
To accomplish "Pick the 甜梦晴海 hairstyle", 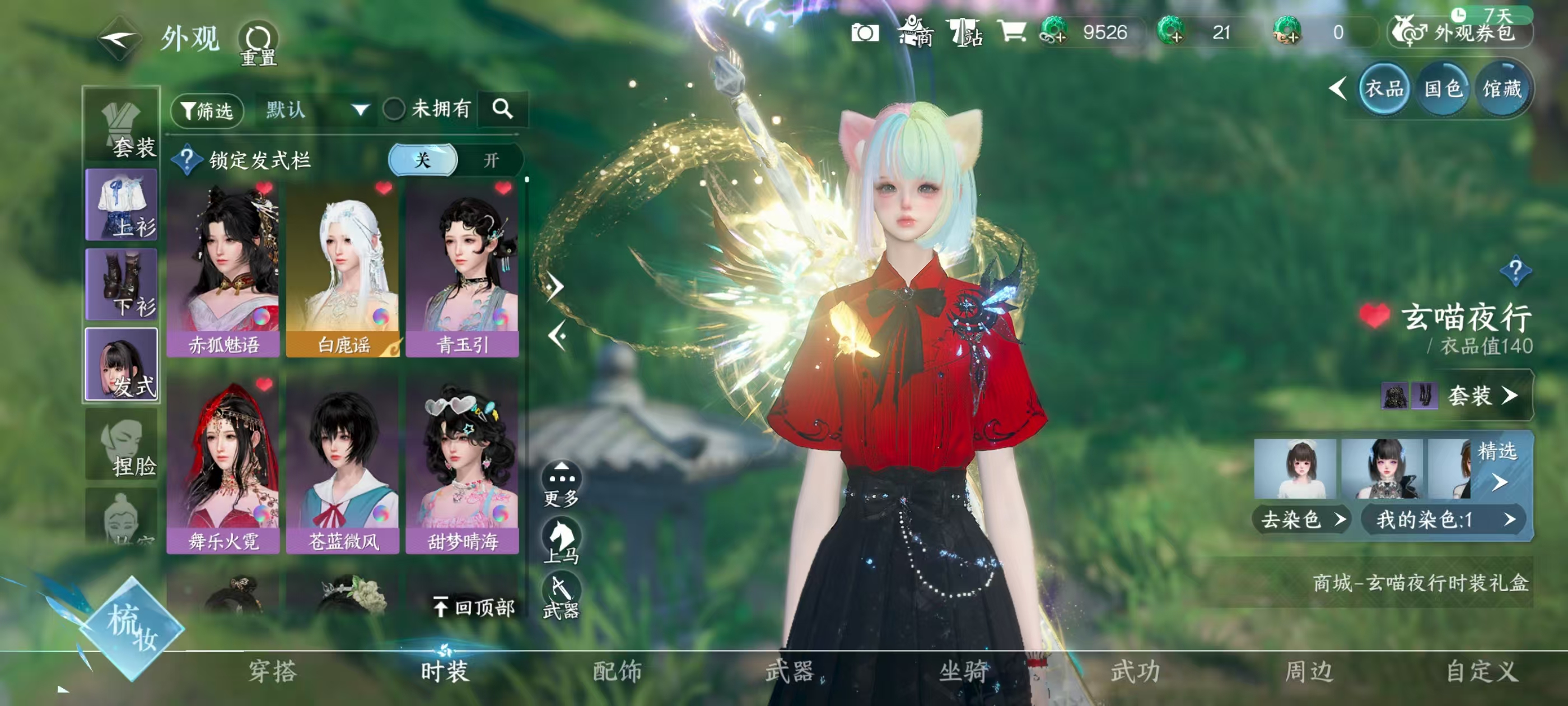I will tap(462, 464).
